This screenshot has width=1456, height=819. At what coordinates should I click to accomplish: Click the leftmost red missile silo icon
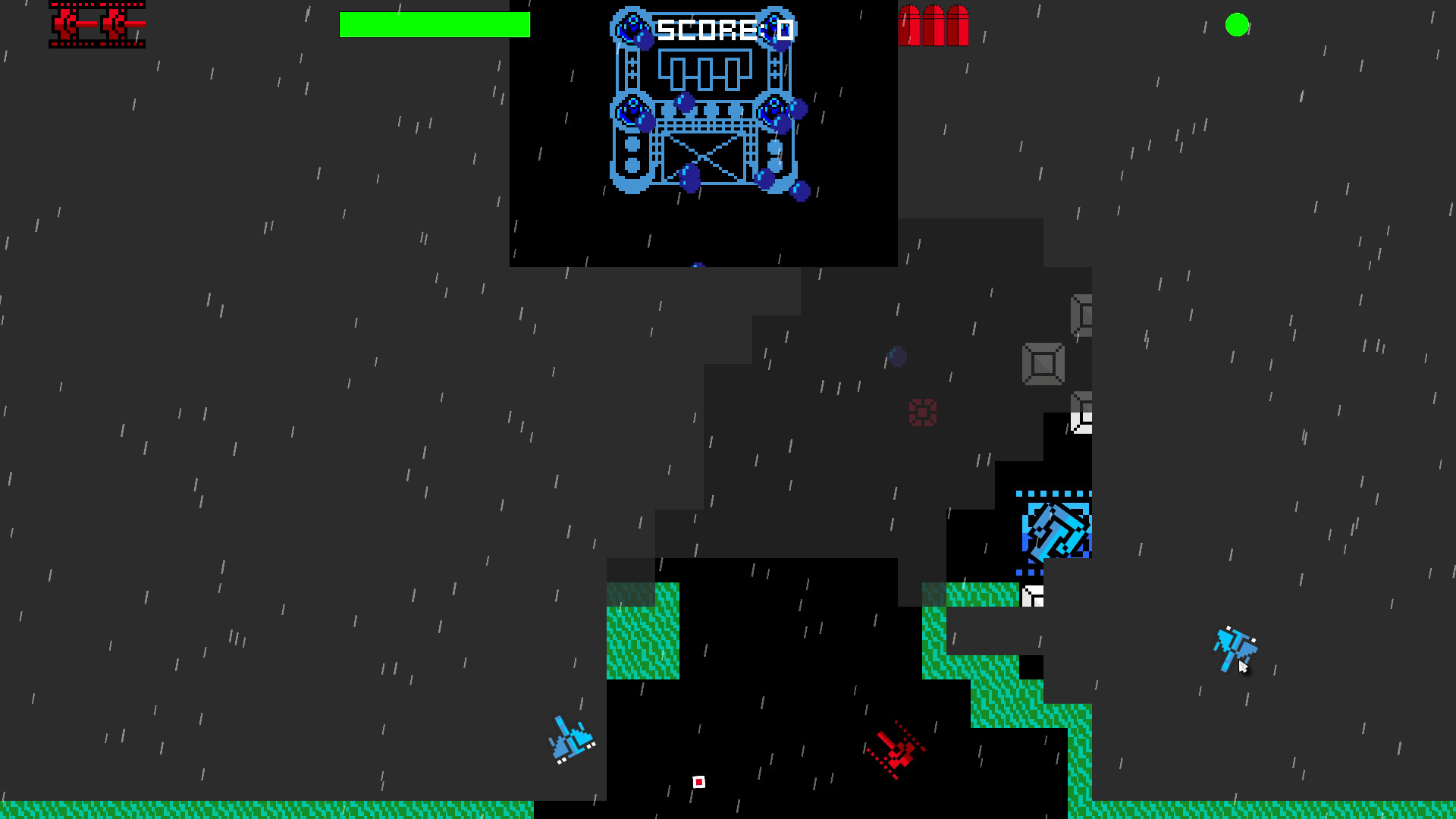[909, 27]
